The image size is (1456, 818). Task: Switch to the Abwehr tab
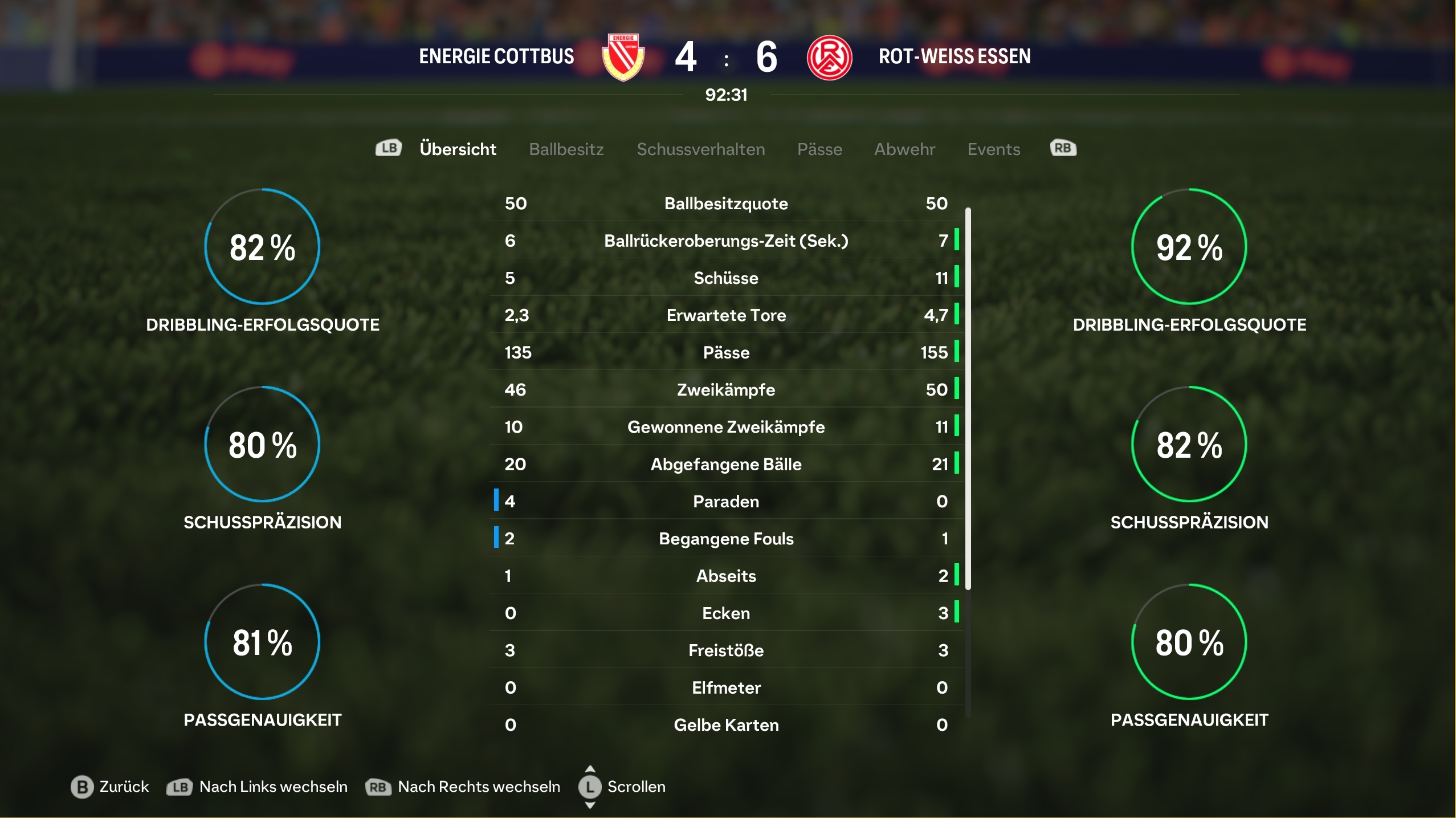click(904, 149)
